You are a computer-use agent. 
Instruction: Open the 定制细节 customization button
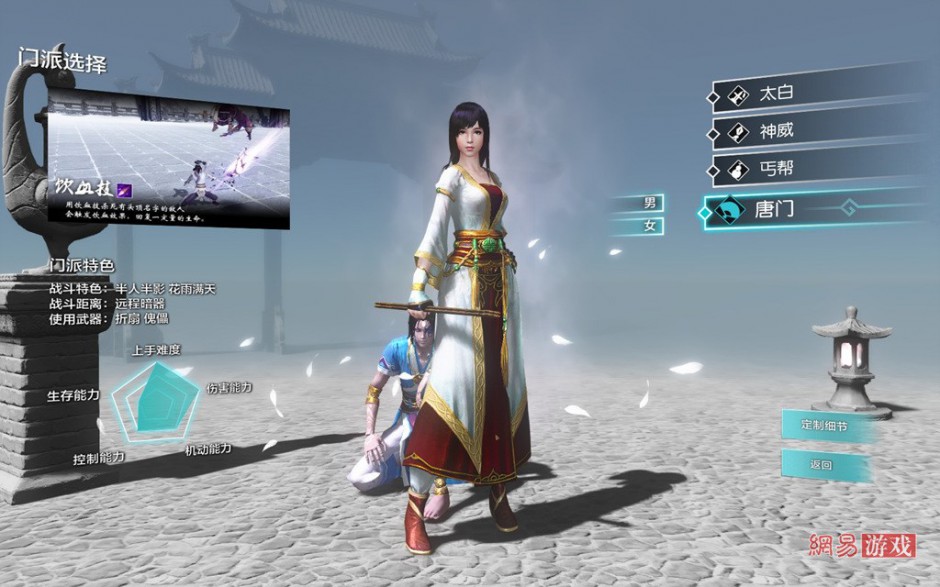(822, 424)
